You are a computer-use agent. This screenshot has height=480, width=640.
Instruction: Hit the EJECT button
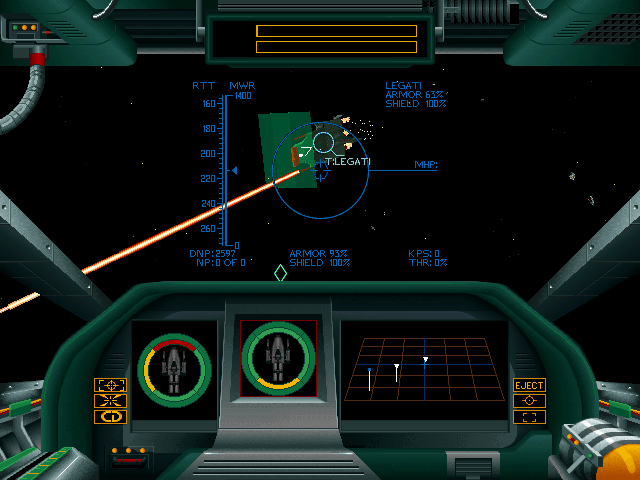click(529, 385)
